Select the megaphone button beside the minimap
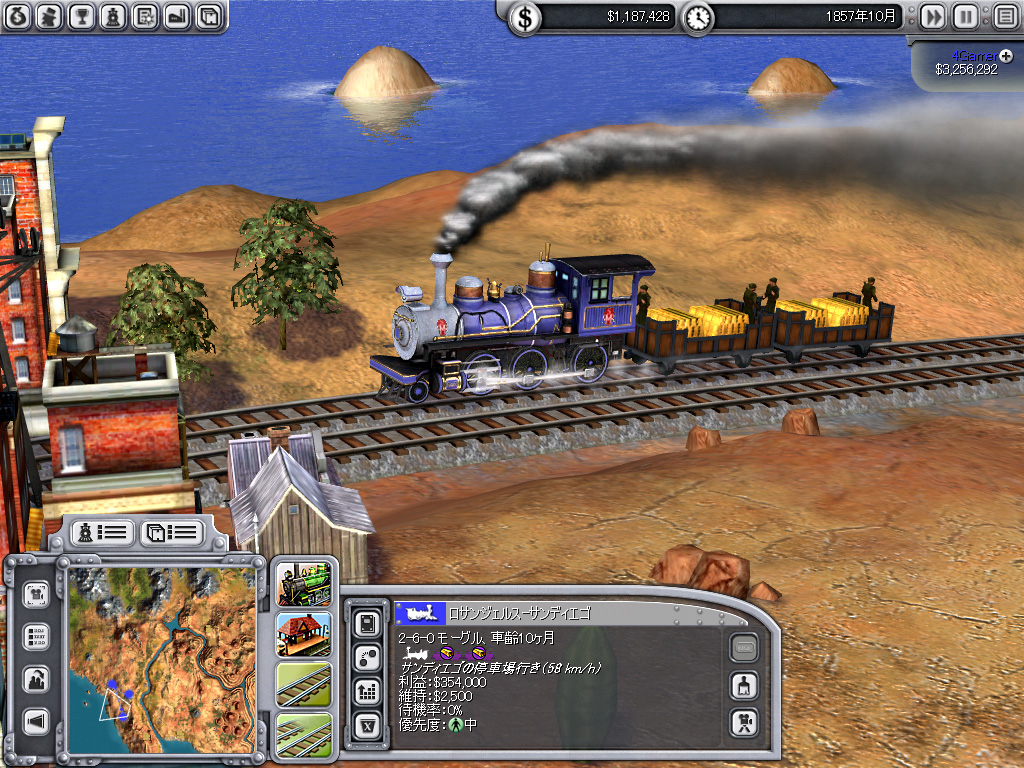The image size is (1024, 768). coord(37,721)
